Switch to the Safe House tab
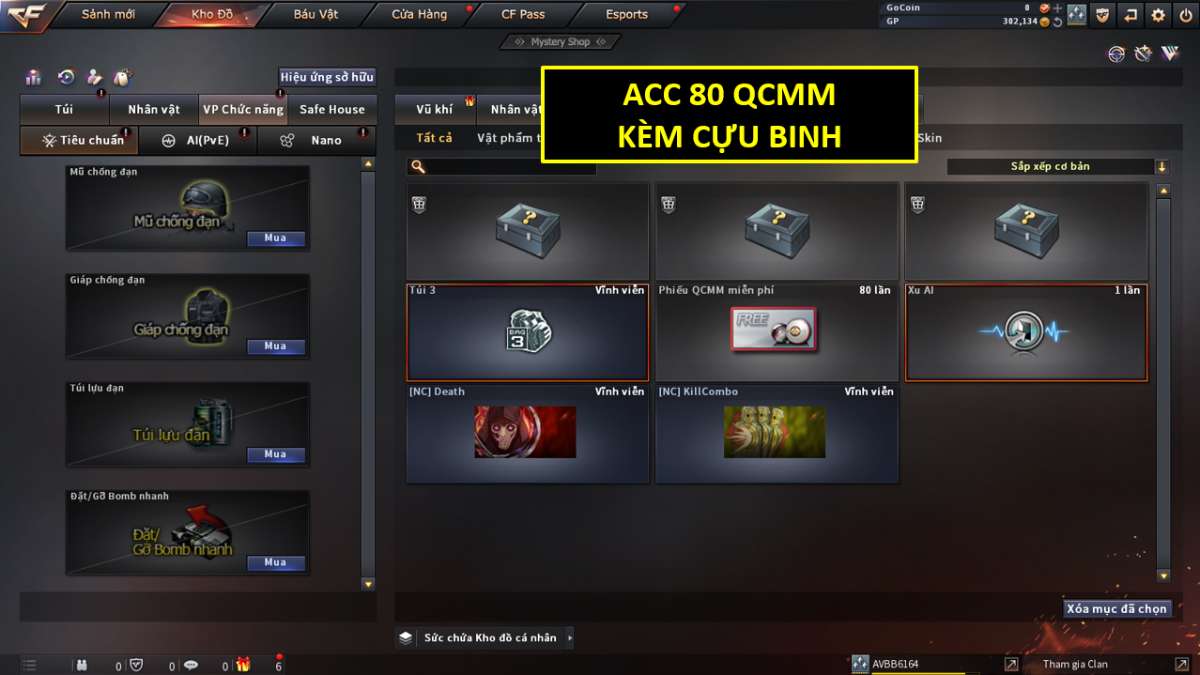This screenshot has width=1200, height=675. click(x=332, y=110)
